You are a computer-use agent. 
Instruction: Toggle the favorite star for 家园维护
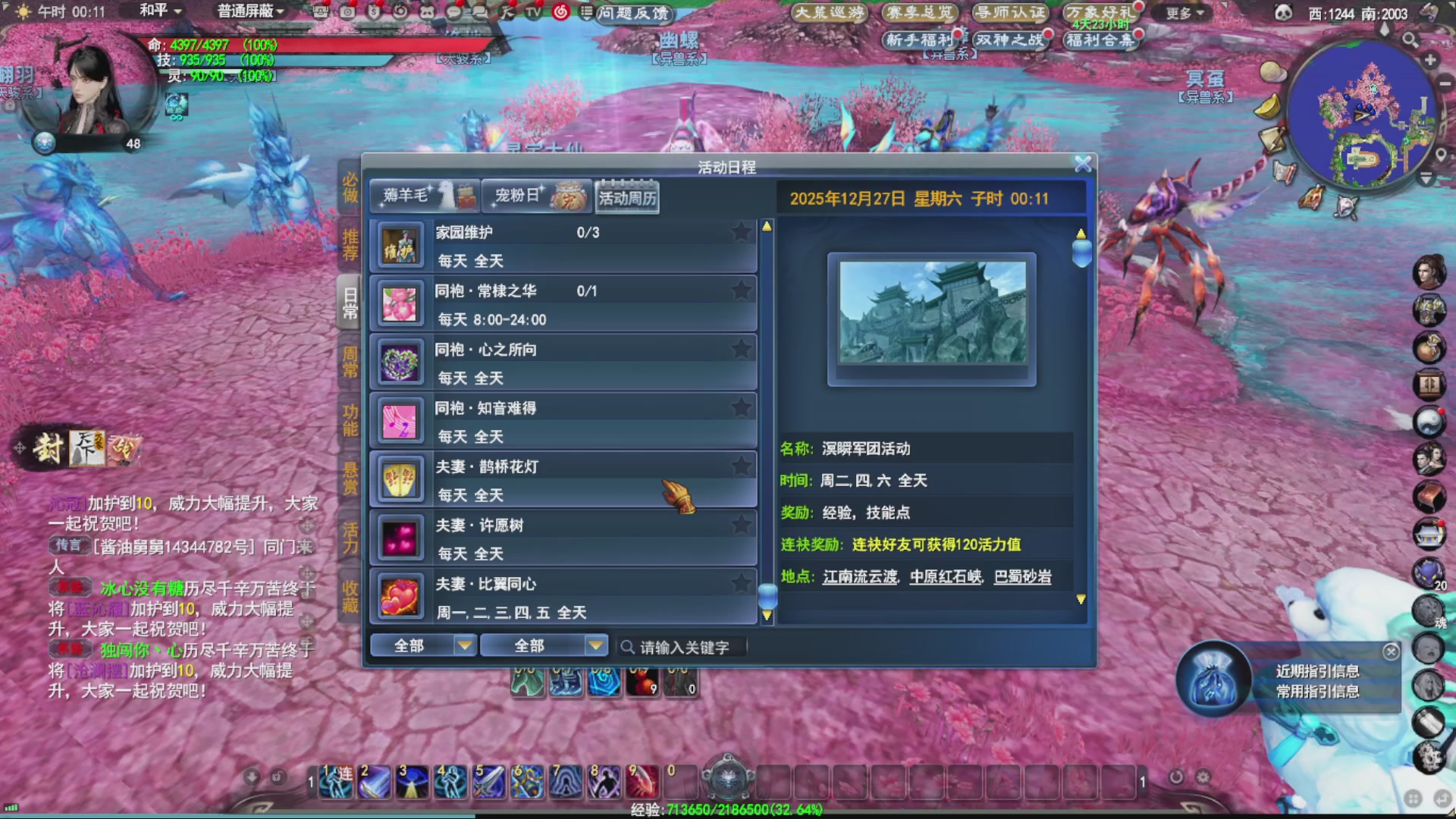[x=739, y=232]
